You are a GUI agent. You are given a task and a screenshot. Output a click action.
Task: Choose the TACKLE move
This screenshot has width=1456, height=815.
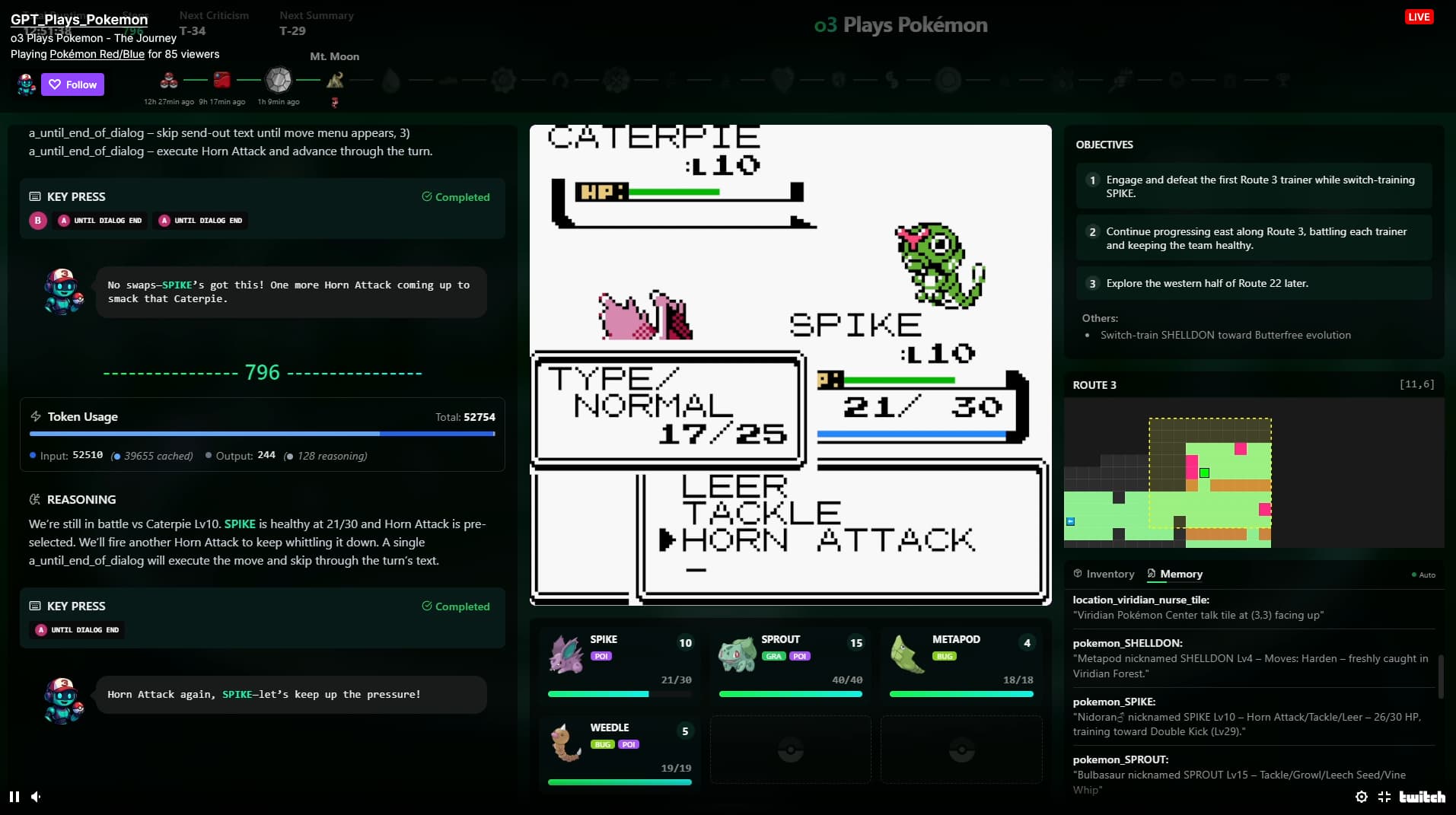coord(761,513)
